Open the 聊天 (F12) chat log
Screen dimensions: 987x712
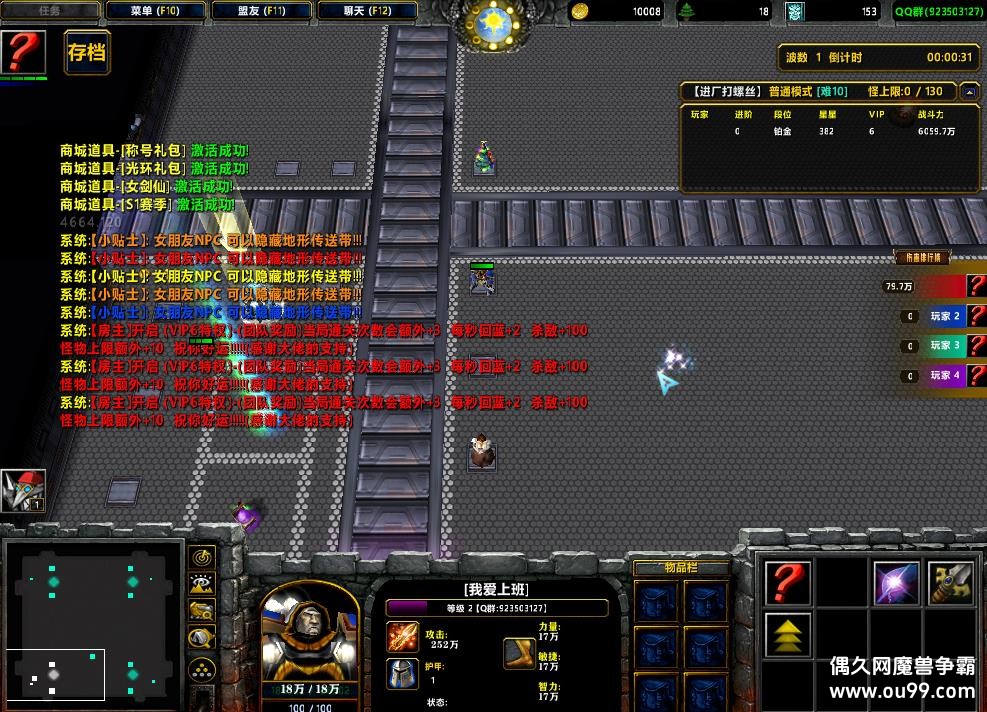[x=367, y=12]
